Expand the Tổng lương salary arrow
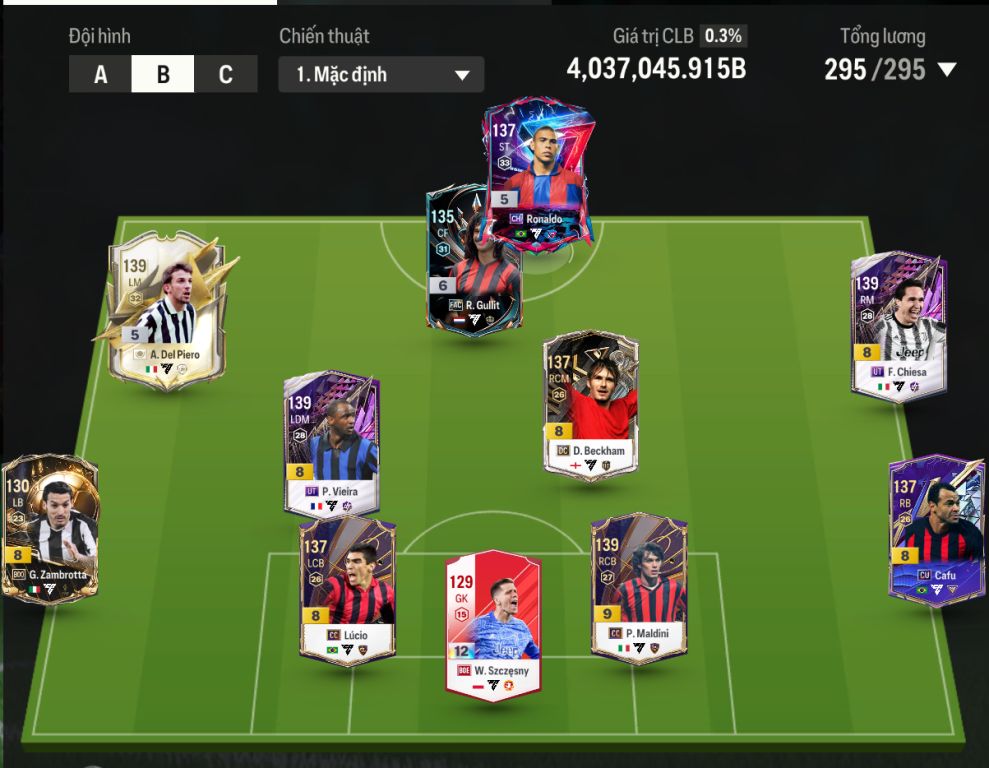 tap(947, 70)
